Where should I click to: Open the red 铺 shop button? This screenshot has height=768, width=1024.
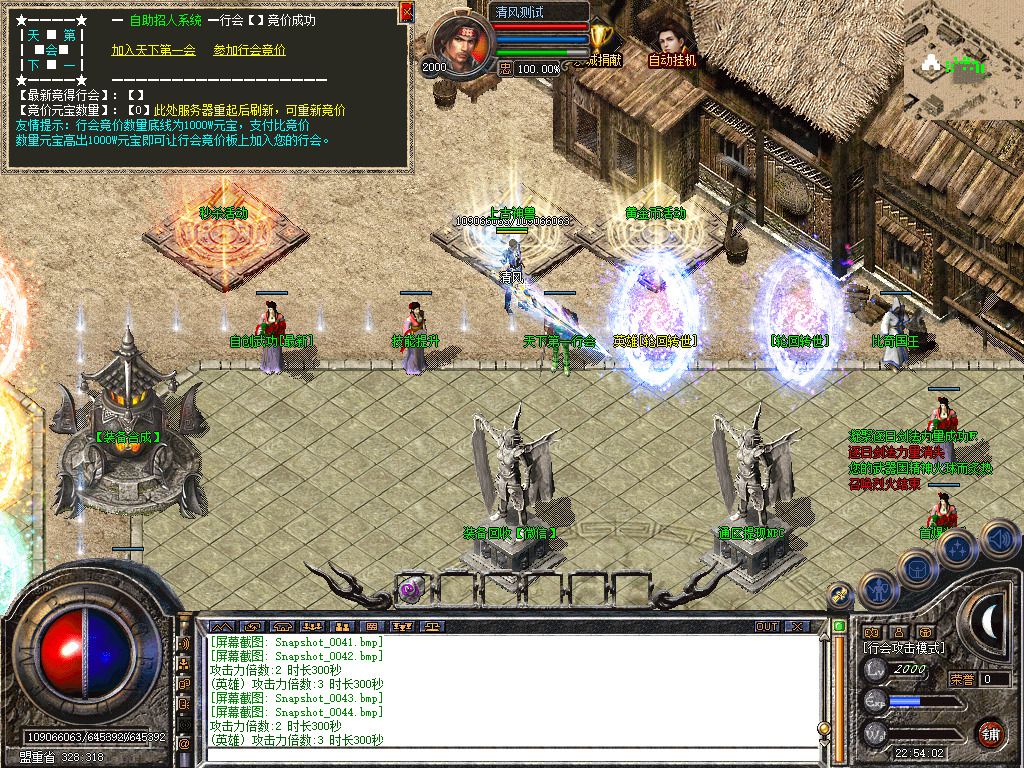click(x=991, y=733)
